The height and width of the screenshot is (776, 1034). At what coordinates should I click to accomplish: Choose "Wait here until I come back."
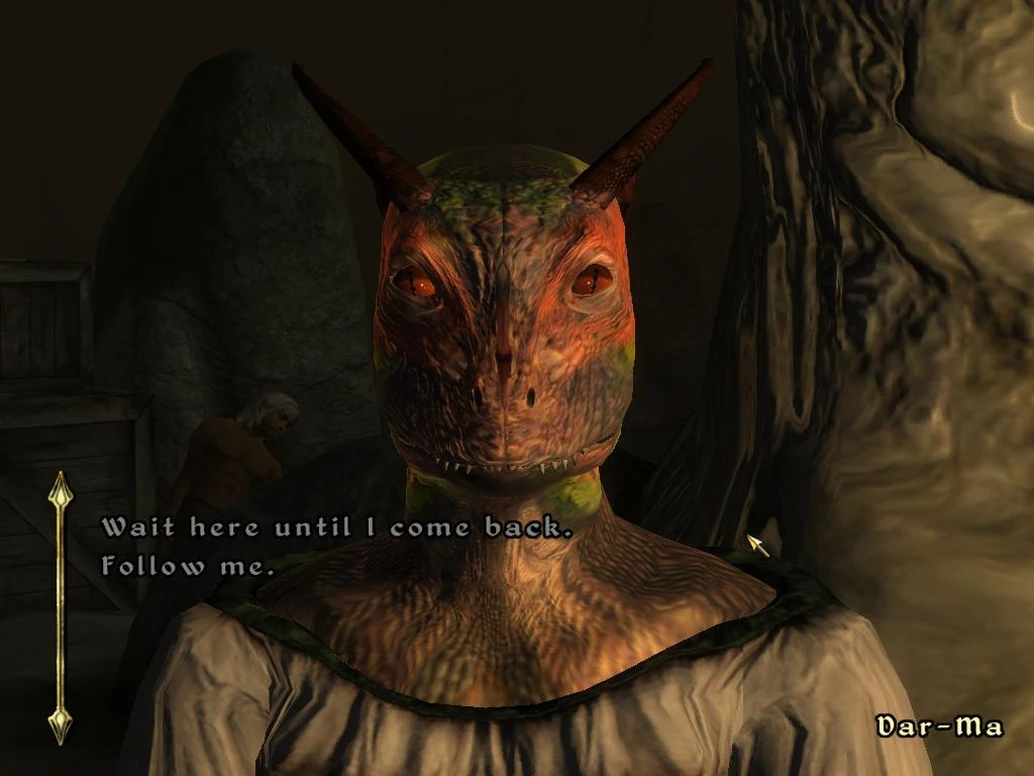tap(336, 527)
